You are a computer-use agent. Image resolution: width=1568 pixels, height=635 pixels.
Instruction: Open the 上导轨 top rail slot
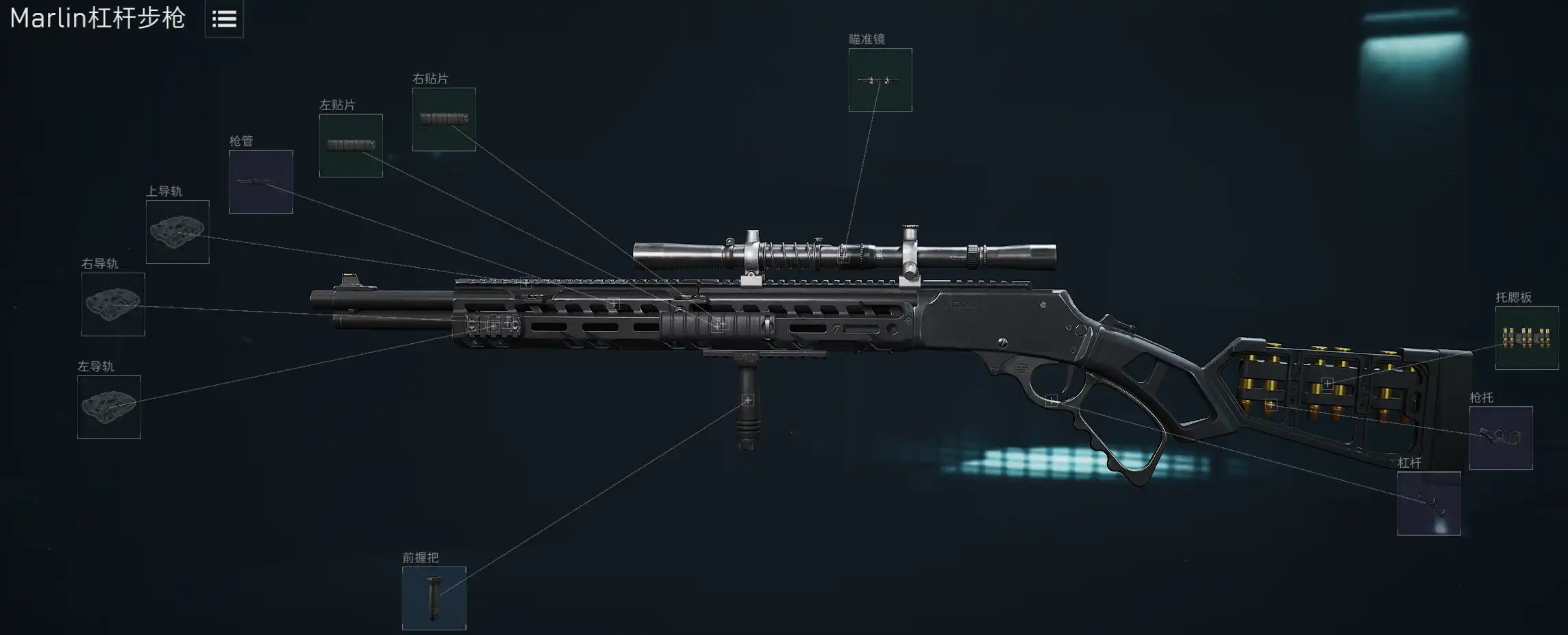177,232
